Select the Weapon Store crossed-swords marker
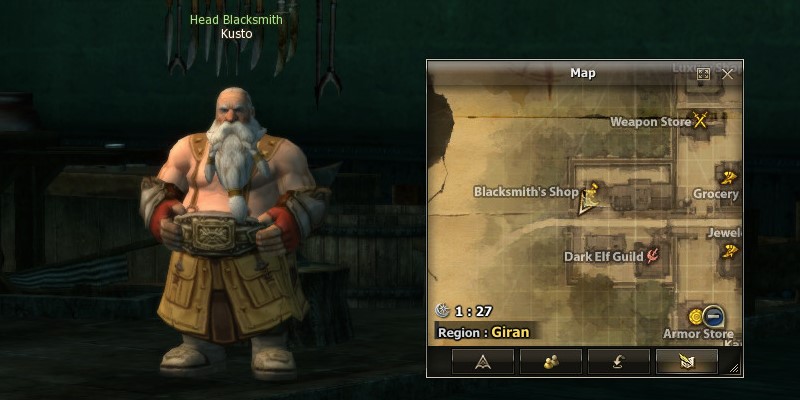 701,121
